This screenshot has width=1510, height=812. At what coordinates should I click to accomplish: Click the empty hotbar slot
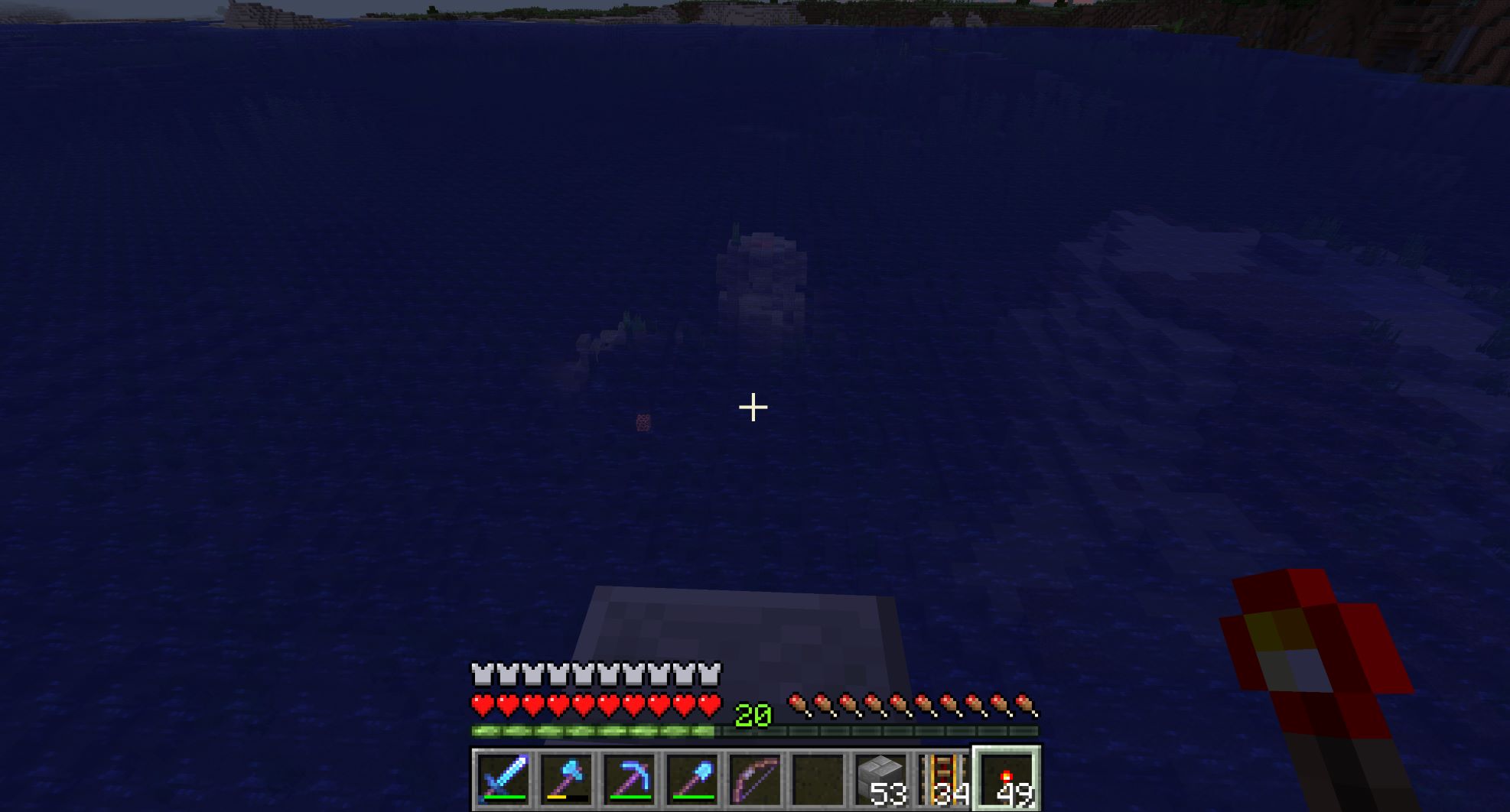click(x=818, y=779)
